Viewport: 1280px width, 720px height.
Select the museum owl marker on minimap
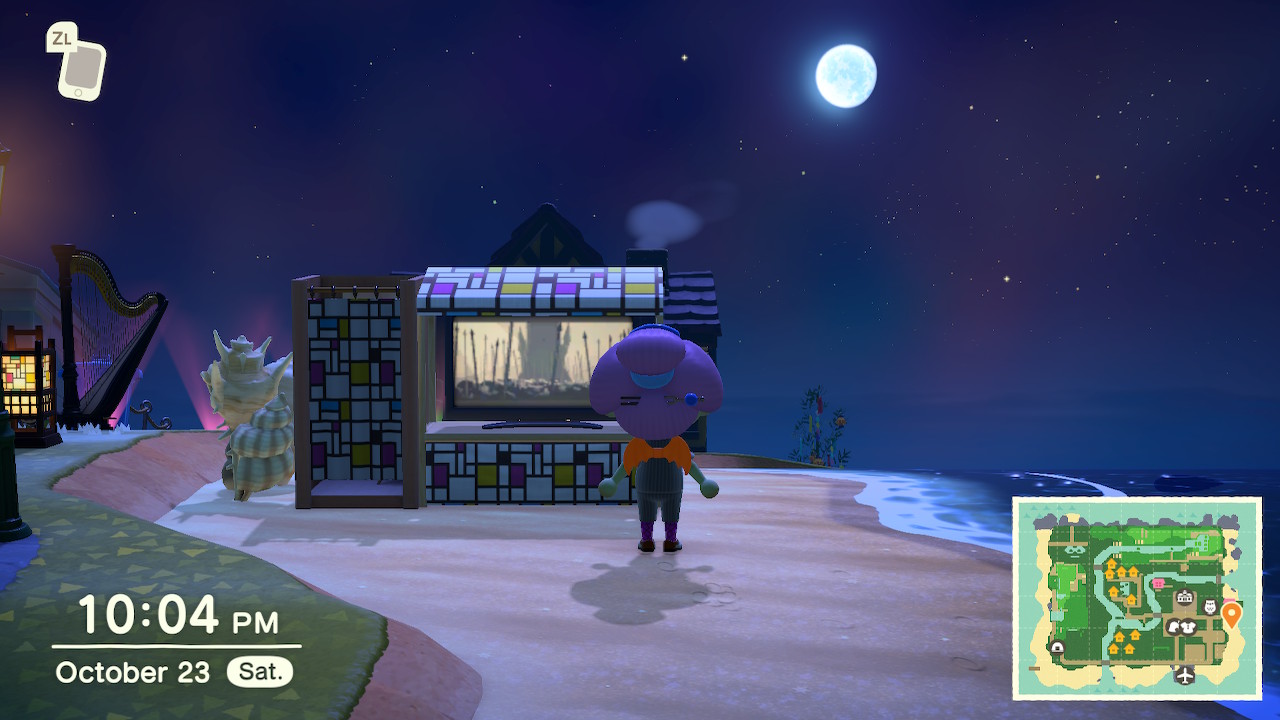pos(1210,607)
